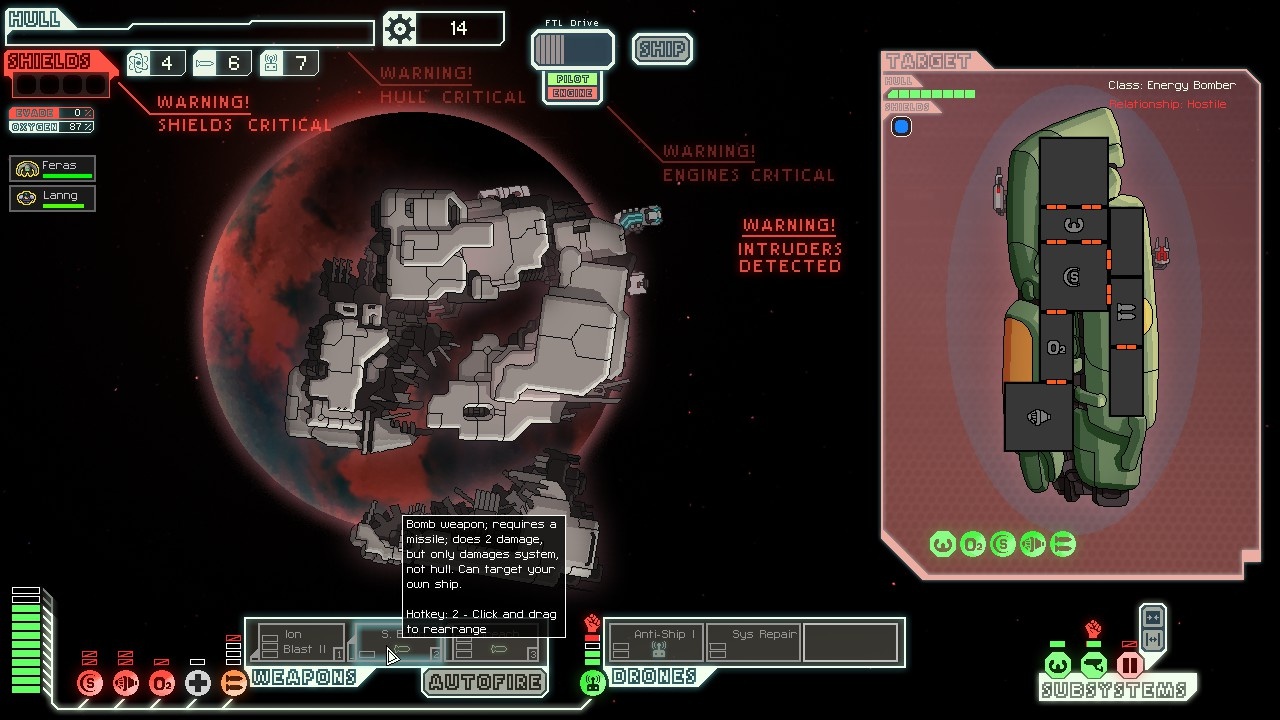Screen dimensions: 1280x720
Task: Open the SHIP upgrade screen
Action: 662,49
